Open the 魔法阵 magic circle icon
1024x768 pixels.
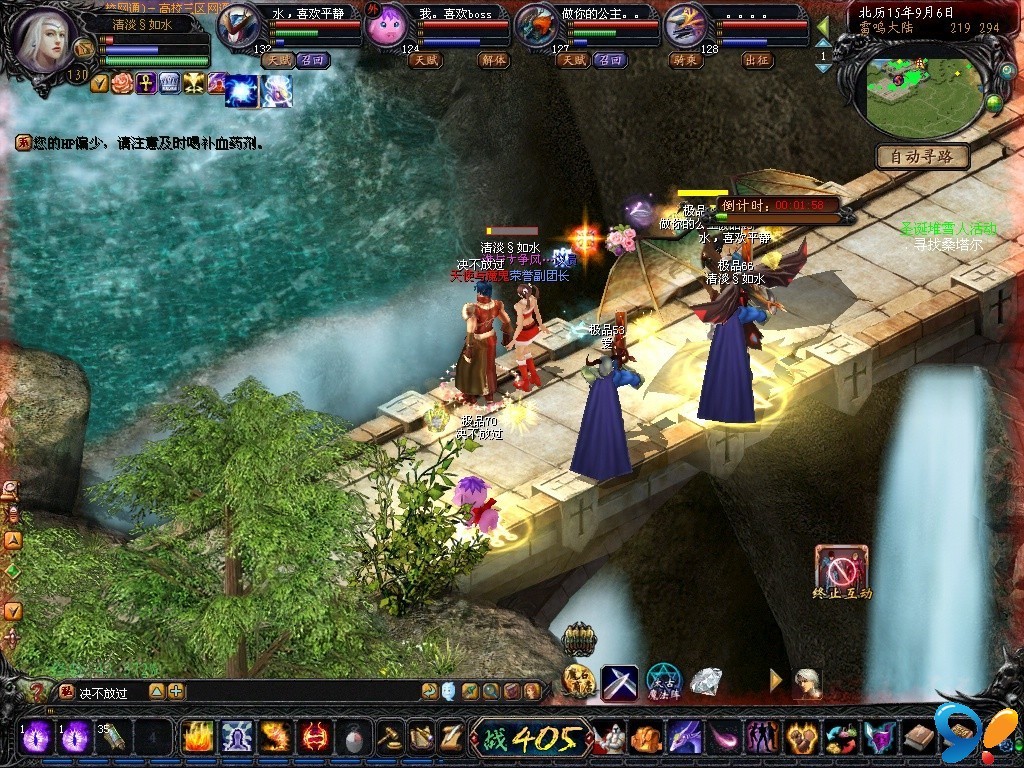pyautogui.click(x=662, y=682)
